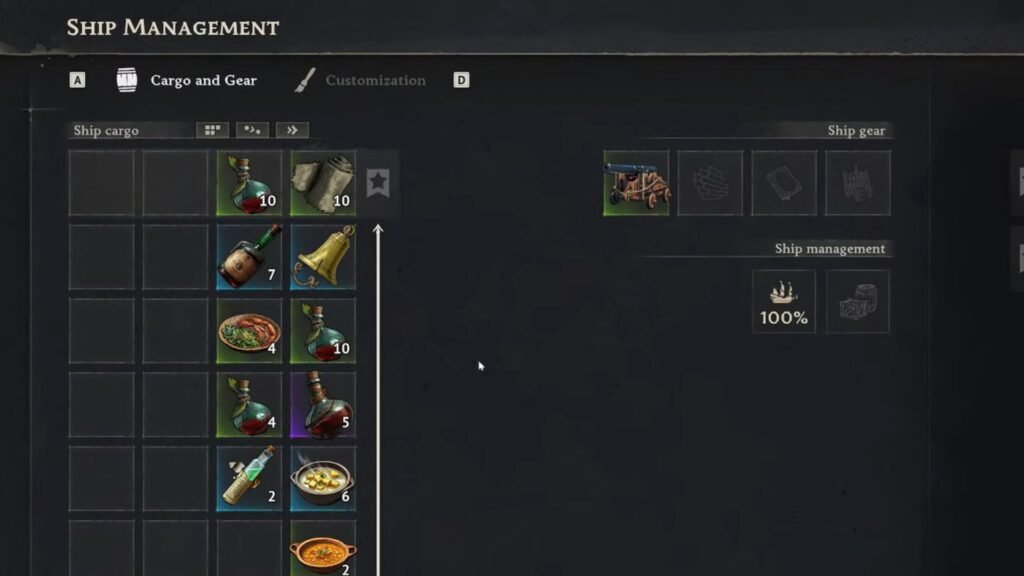Select the corked bottle with 7 count
The height and width of the screenshot is (576, 1024).
(249, 257)
